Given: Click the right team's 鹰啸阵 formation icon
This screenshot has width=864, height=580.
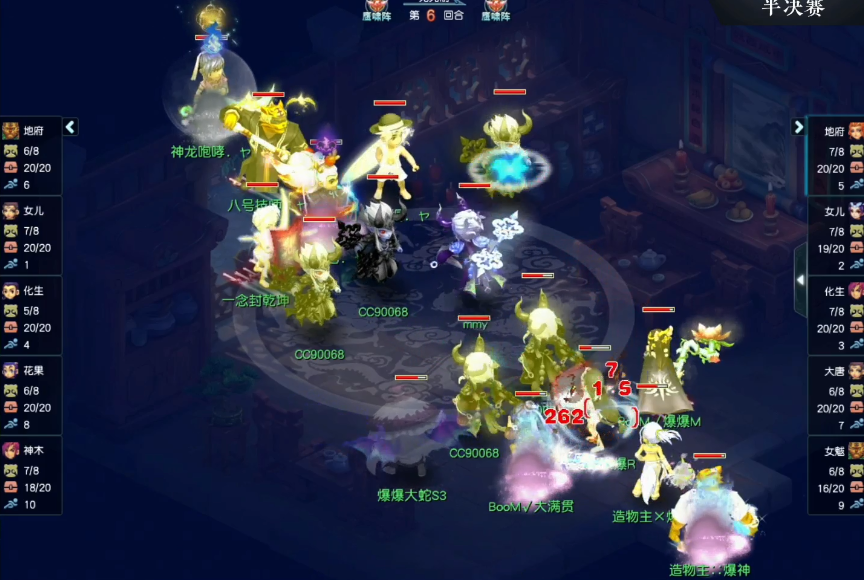Looking at the screenshot, I should [496, 10].
